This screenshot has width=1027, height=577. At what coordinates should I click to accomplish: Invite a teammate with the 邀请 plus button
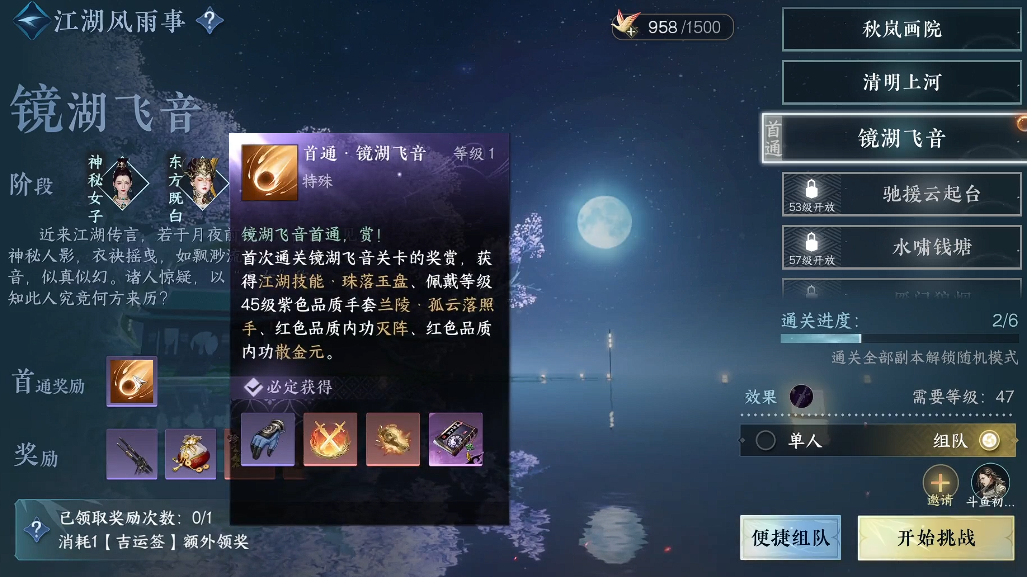[x=940, y=483]
